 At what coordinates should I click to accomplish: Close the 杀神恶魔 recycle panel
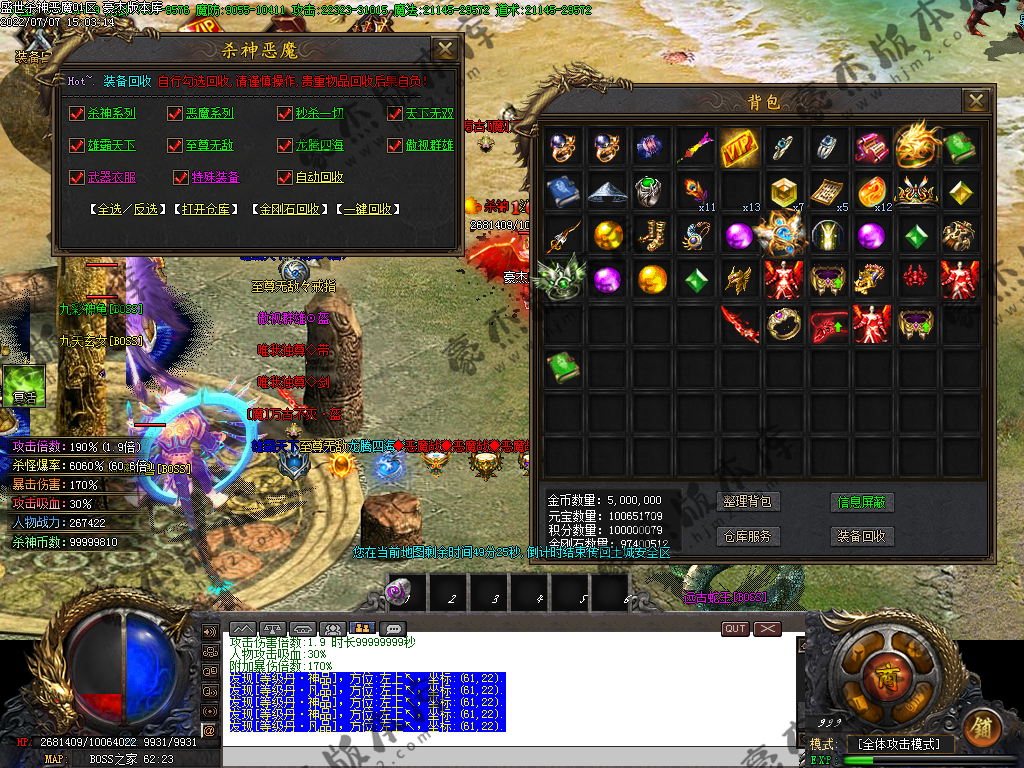(x=444, y=49)
